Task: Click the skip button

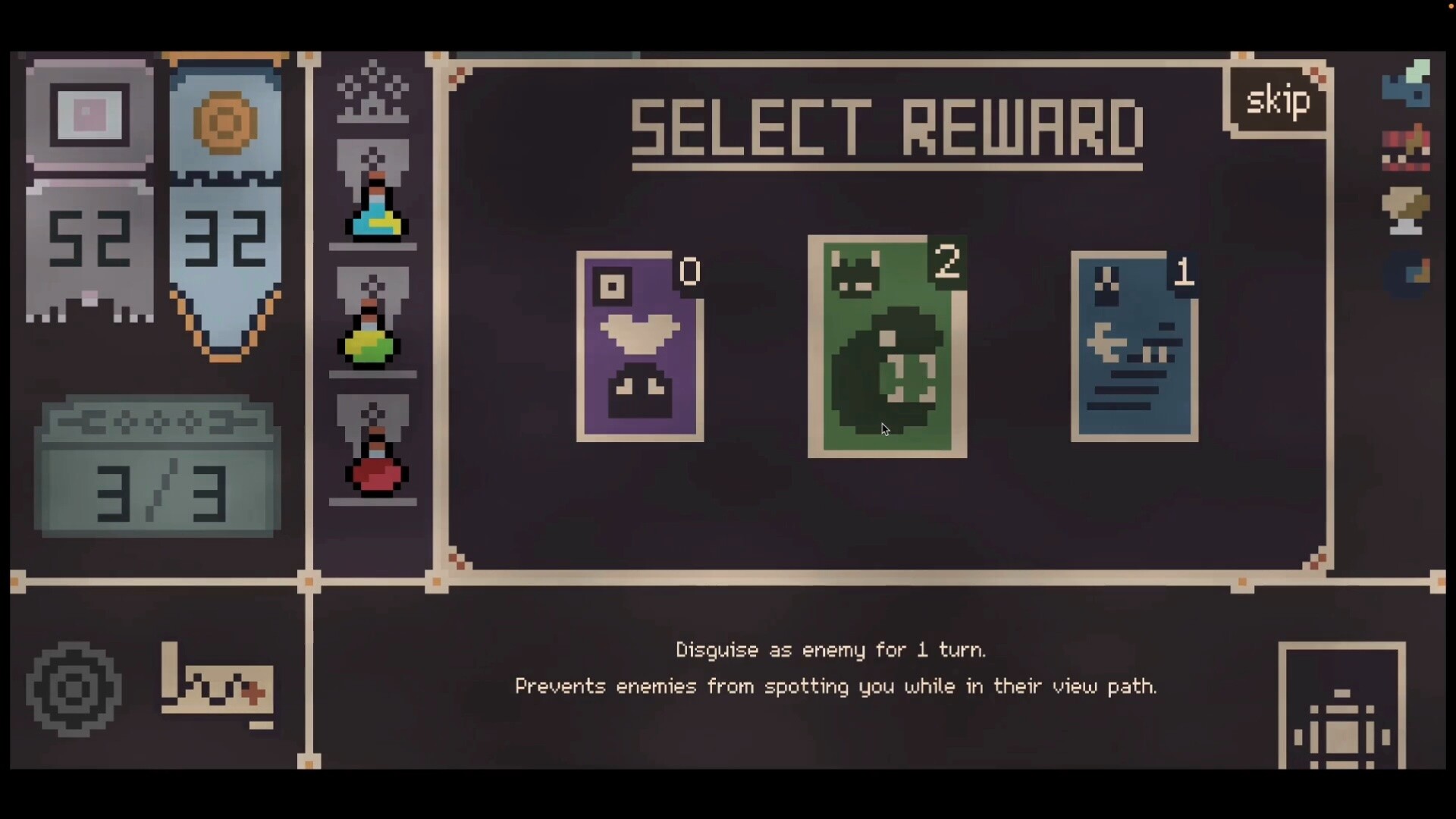Action: (x=1277, y=99)
